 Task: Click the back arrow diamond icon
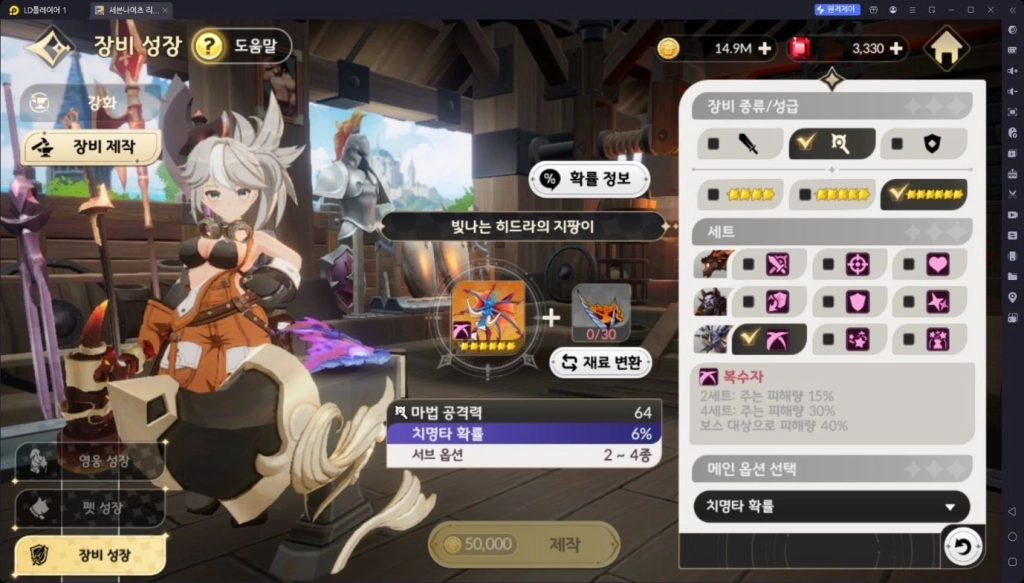(49, 46)
